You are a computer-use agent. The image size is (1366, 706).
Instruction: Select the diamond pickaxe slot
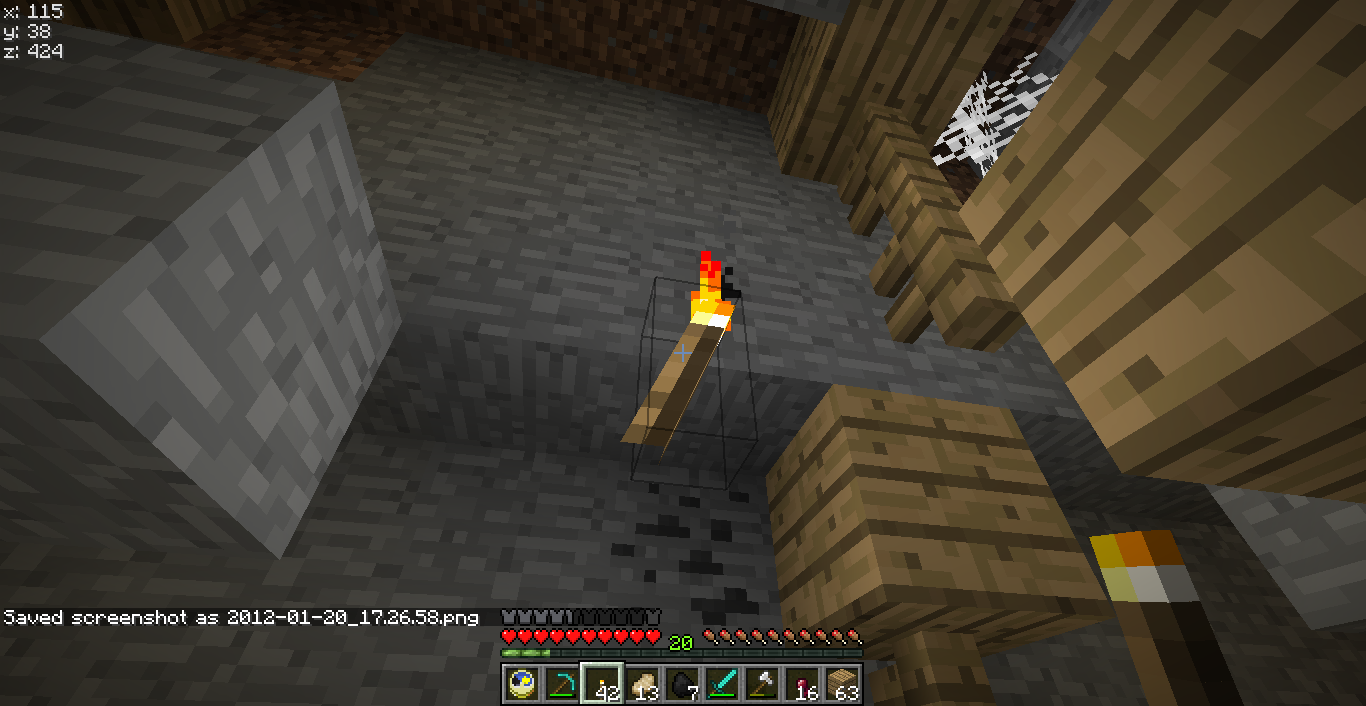point(562,684)
